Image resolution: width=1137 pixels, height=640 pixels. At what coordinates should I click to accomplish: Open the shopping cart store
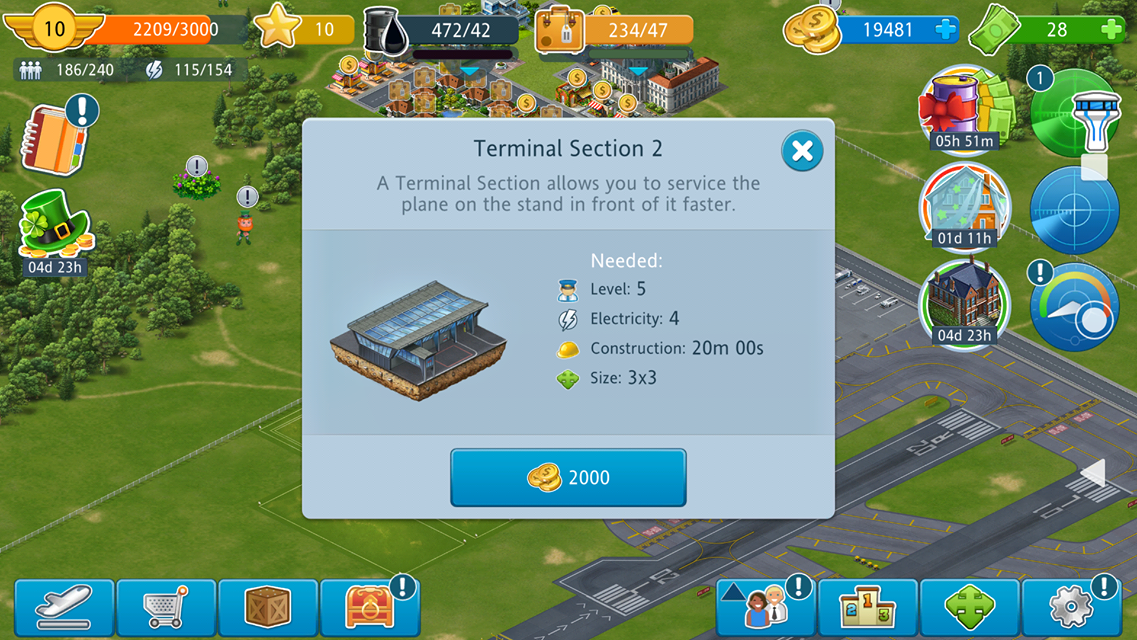[166, 607]
